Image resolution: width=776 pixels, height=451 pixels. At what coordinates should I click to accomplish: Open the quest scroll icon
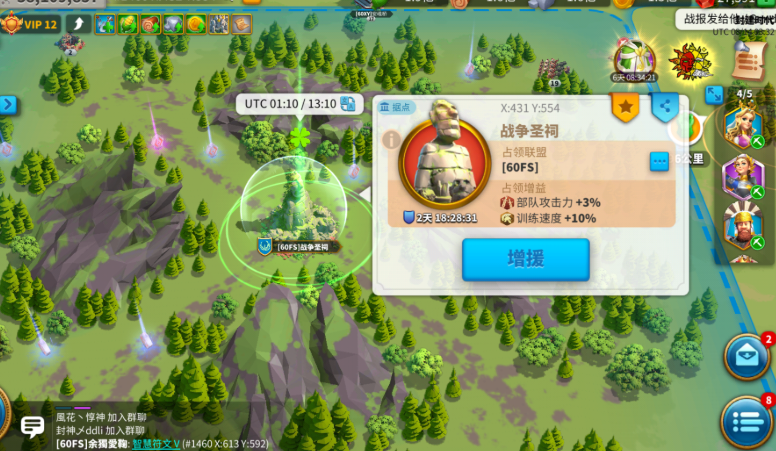tap(749, 62)
